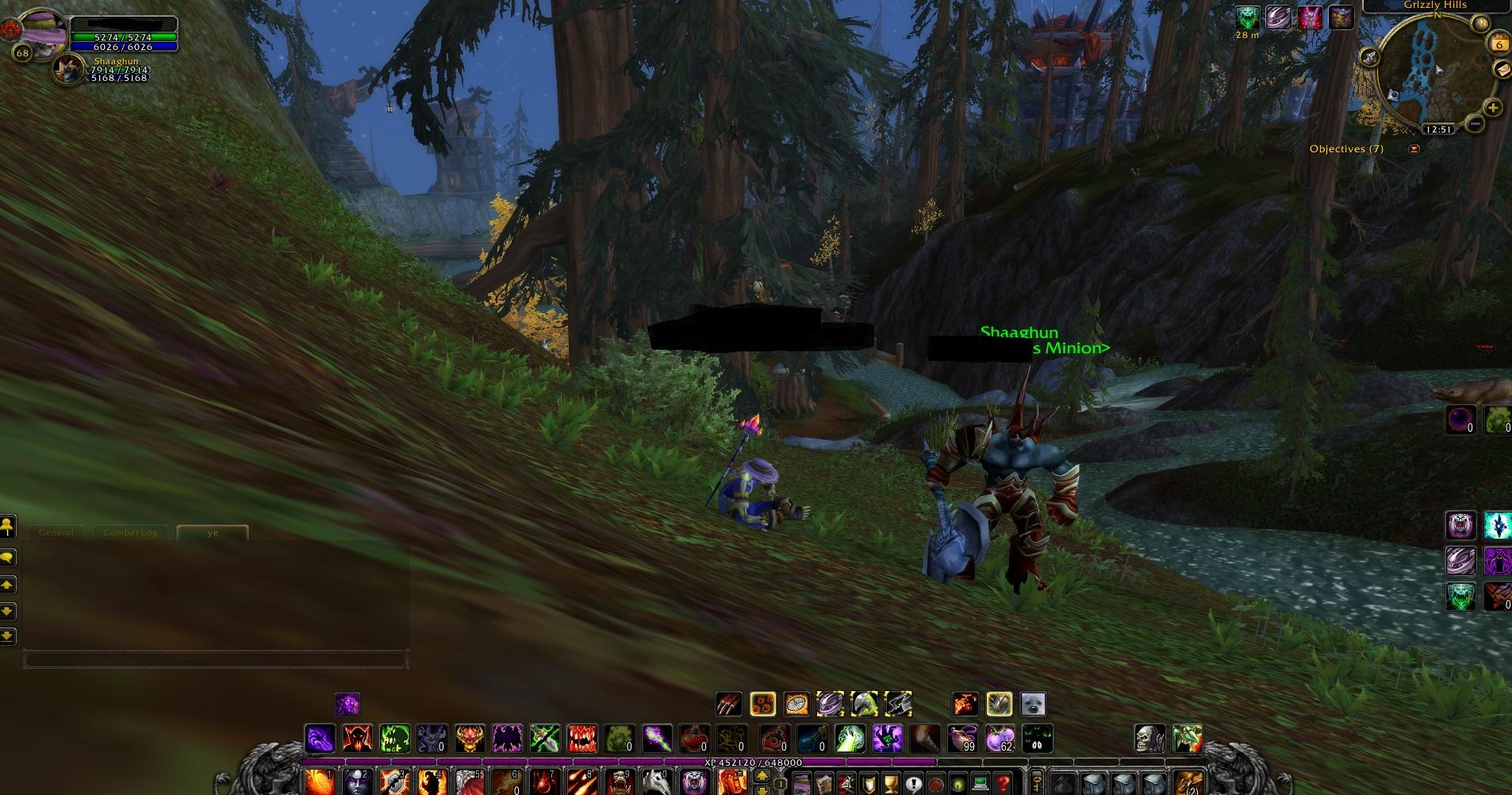Open the achievements gold trophy button
This screenshot has height=795, width=1512.
(891, 783)
